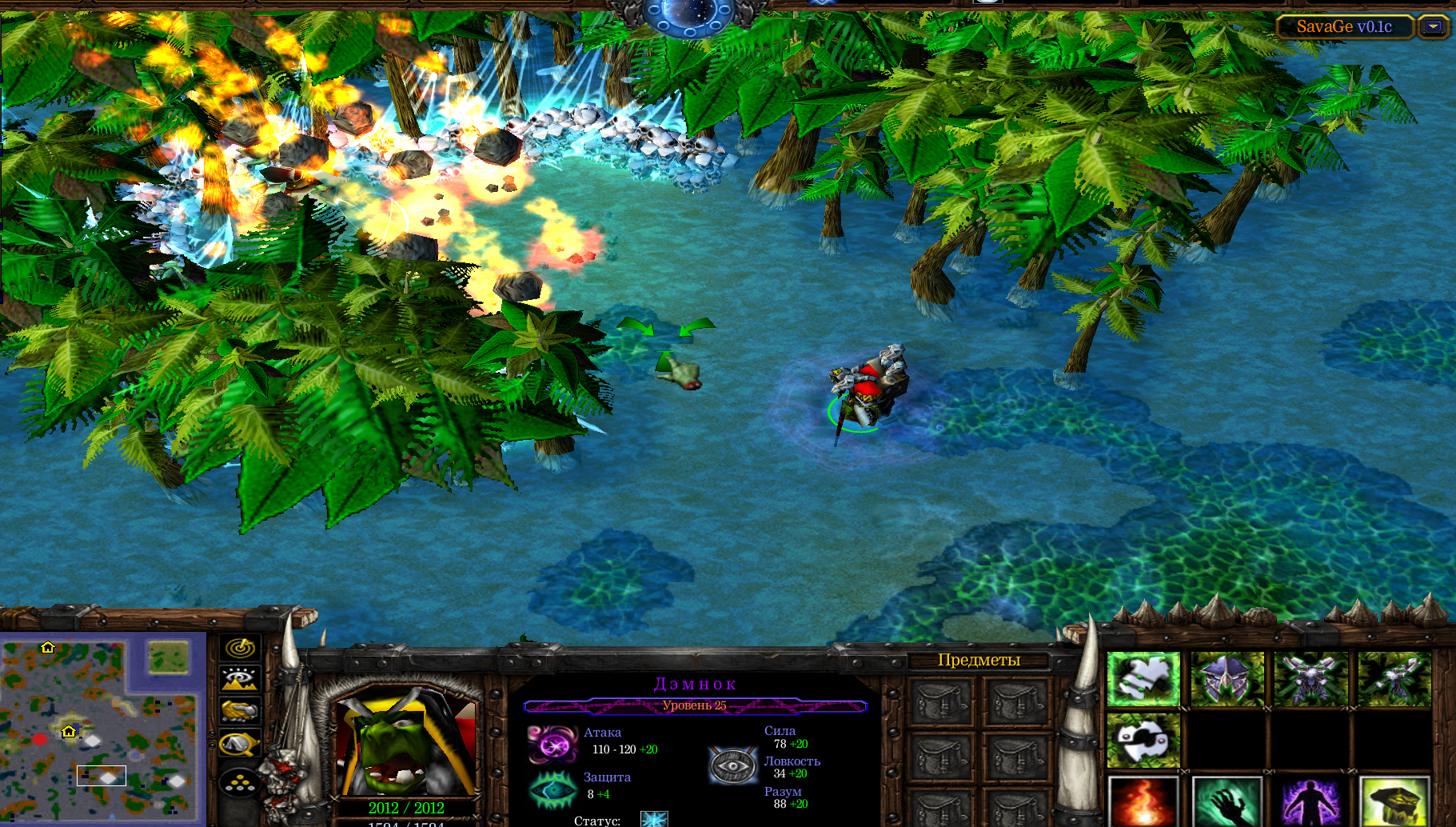The width and height of the screenshot is (1456, 827).
Task: Select the orc hero portrait
Action: click(x=406, y=744)
